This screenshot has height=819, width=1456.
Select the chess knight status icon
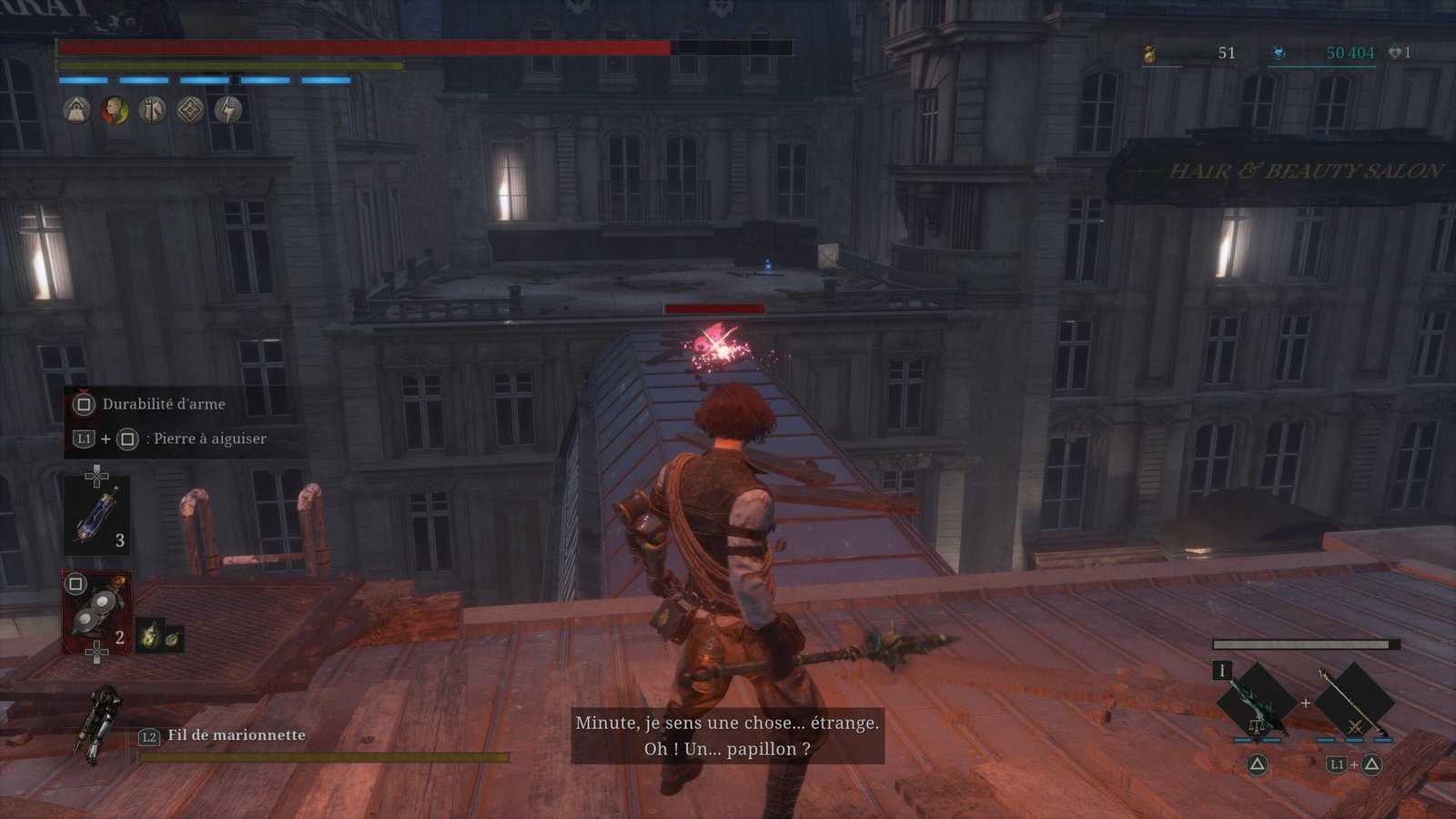[x=152, y=110]
